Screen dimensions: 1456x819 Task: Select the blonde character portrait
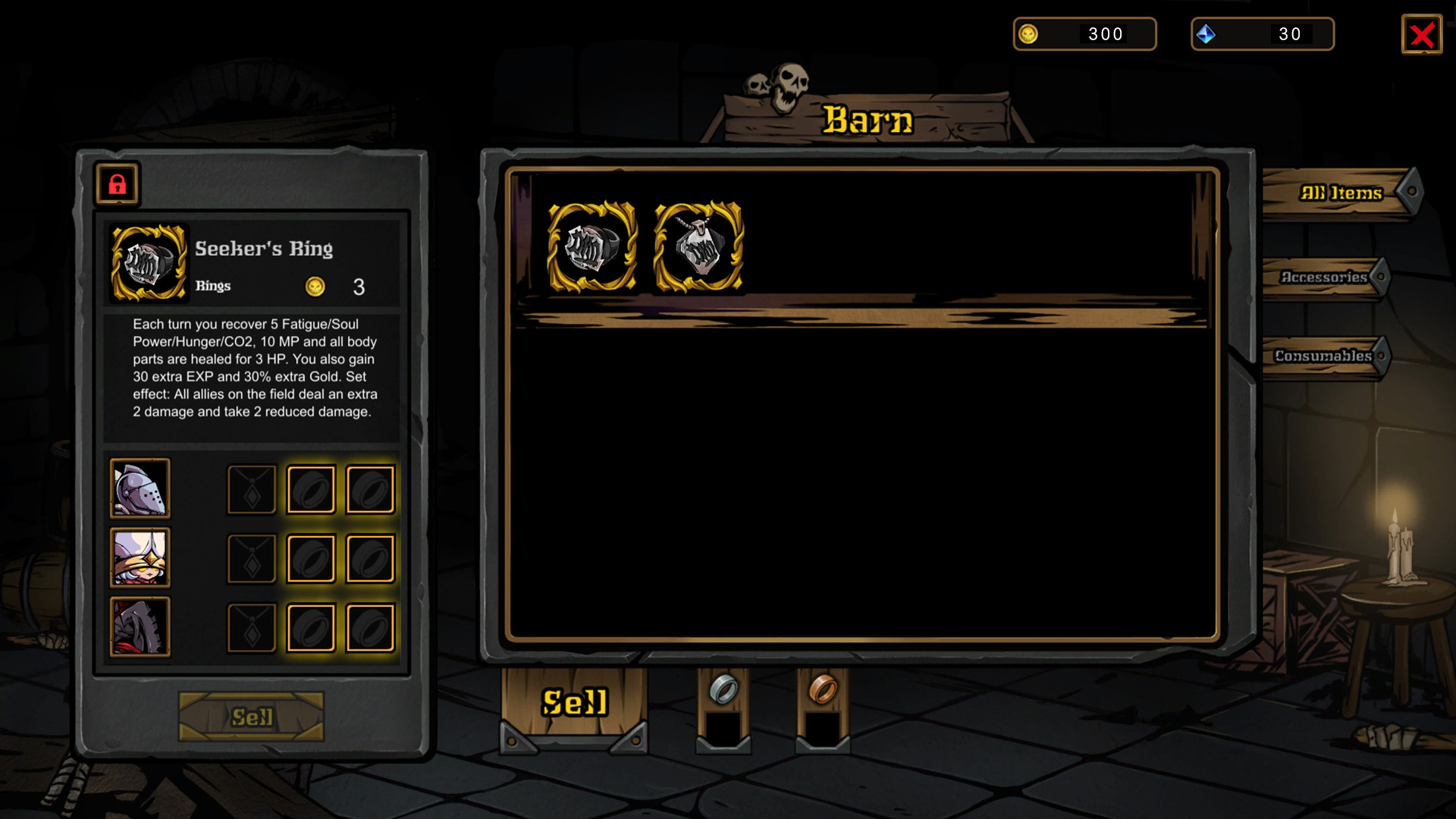(140, 559)
